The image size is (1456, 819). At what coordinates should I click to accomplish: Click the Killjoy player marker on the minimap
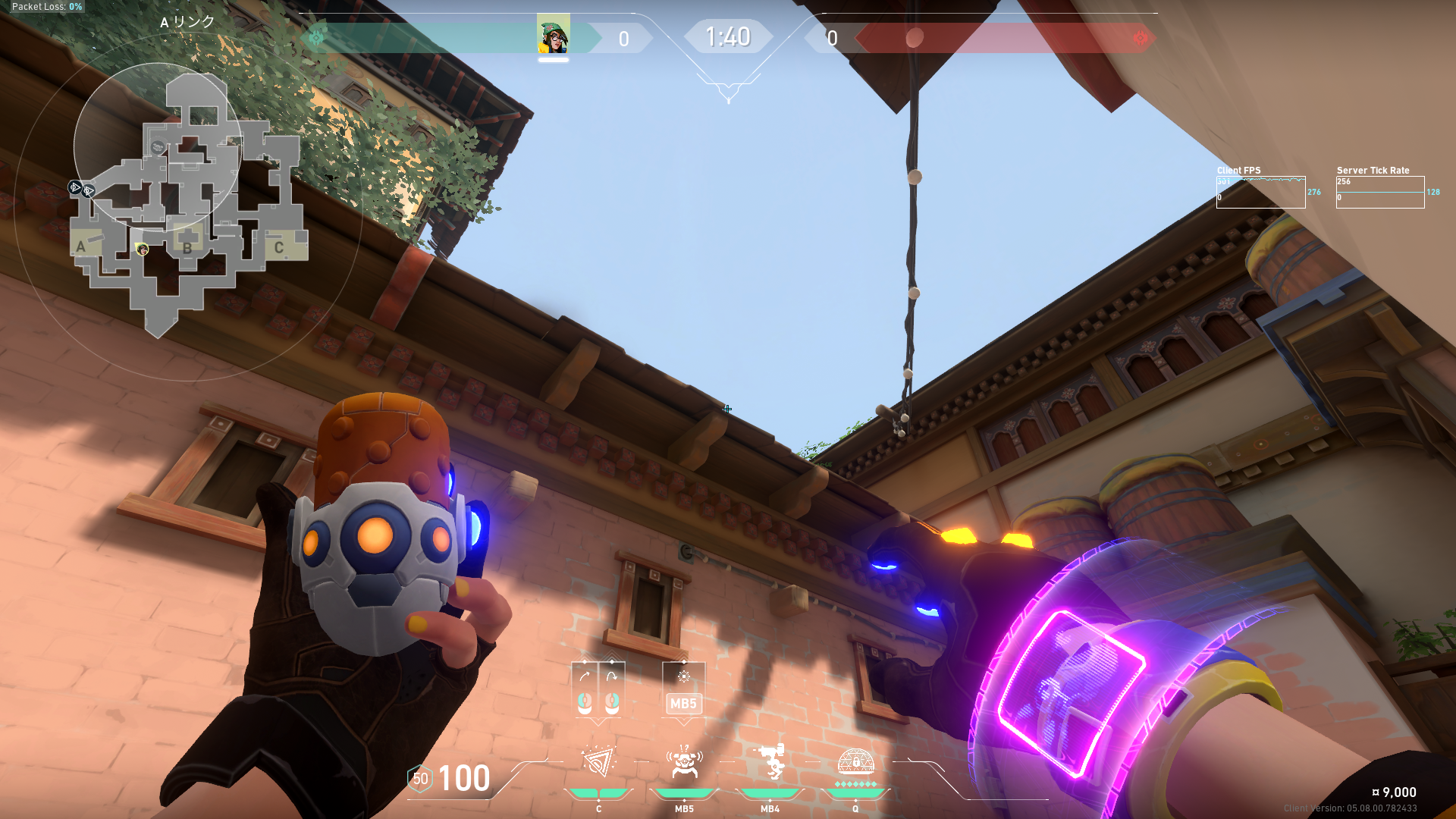coord(142,249)
